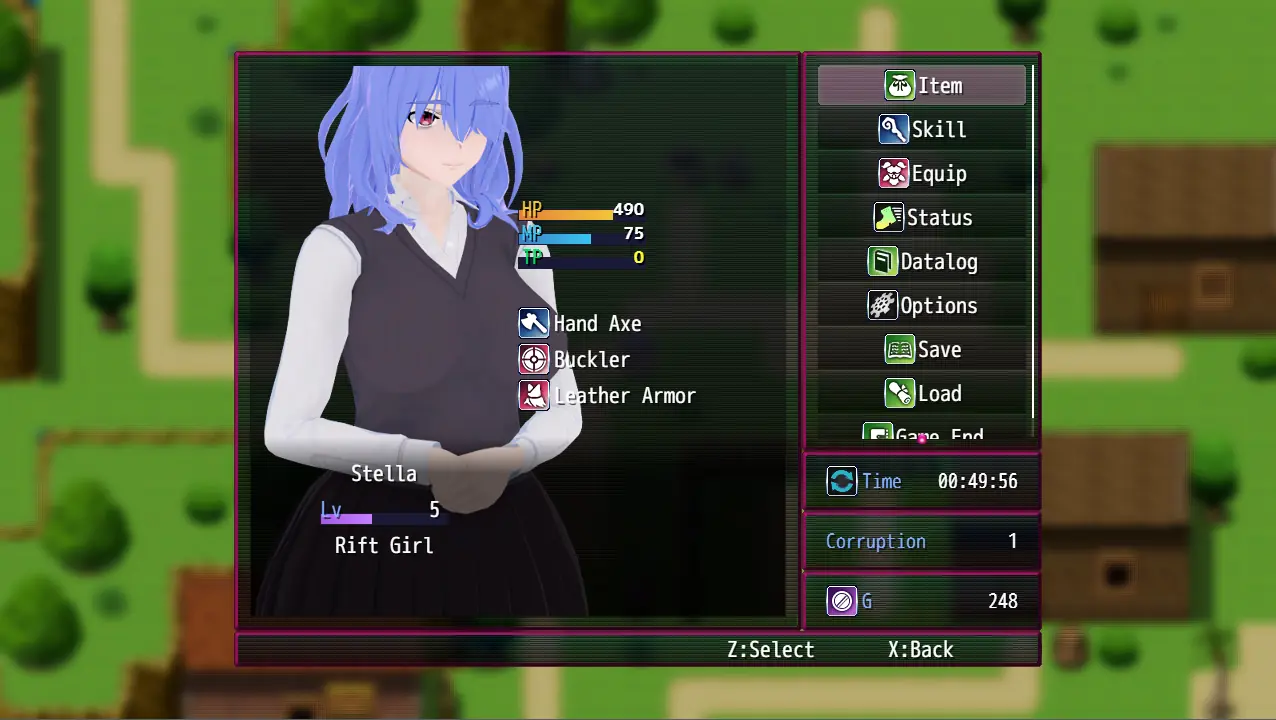Select the Buckler shield entry
The height and width of the screenshot is (720, 1276).
591,360
